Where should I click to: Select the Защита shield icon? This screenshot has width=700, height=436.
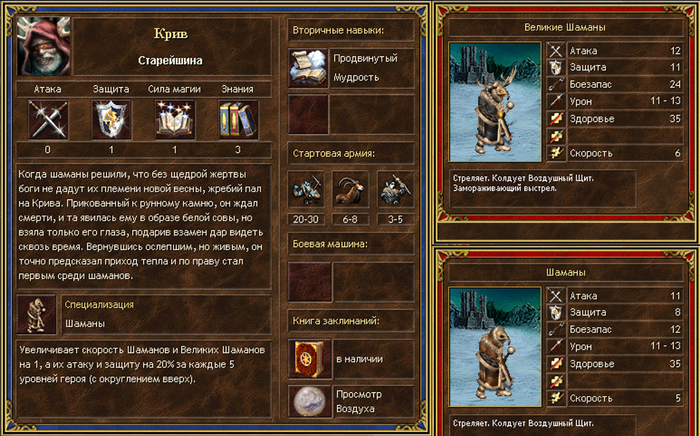coord(111,119)
